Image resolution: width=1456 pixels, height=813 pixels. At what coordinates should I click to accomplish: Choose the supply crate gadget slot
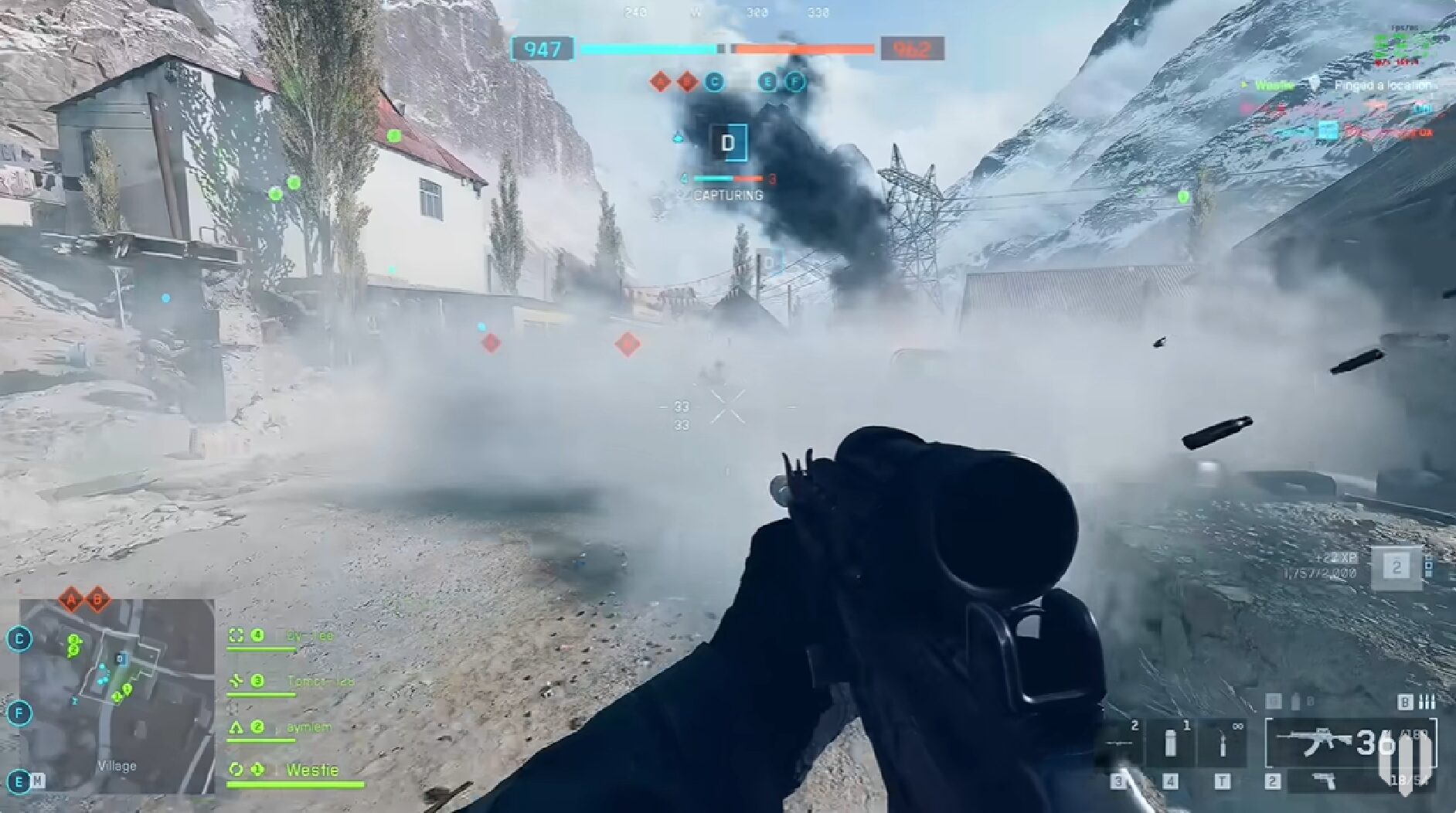[1171, 743]
